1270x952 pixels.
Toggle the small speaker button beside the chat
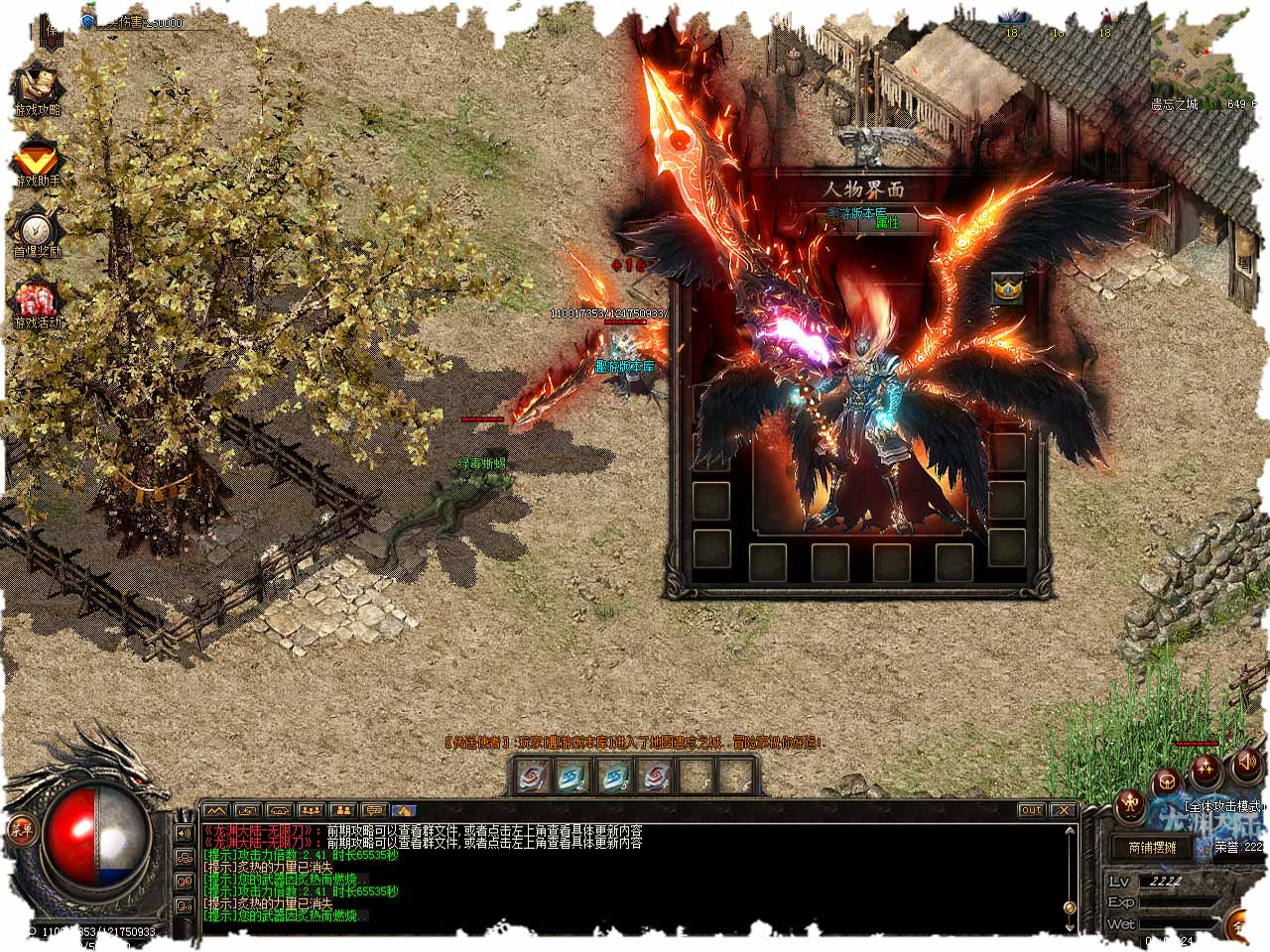185,833
